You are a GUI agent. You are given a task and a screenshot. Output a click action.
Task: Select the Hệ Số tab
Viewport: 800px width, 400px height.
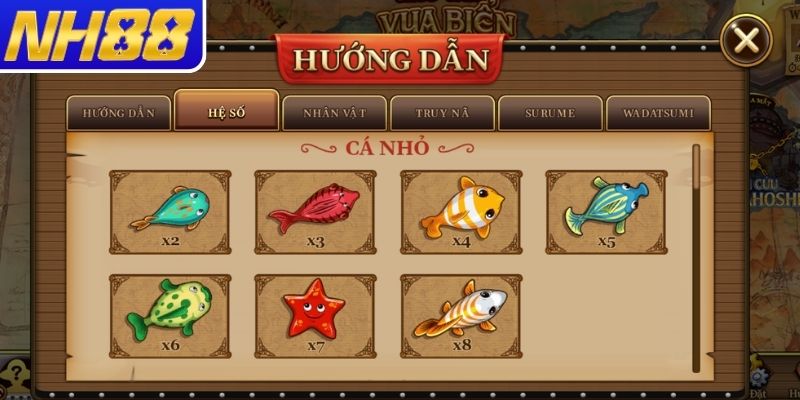[x=226, y=111]
